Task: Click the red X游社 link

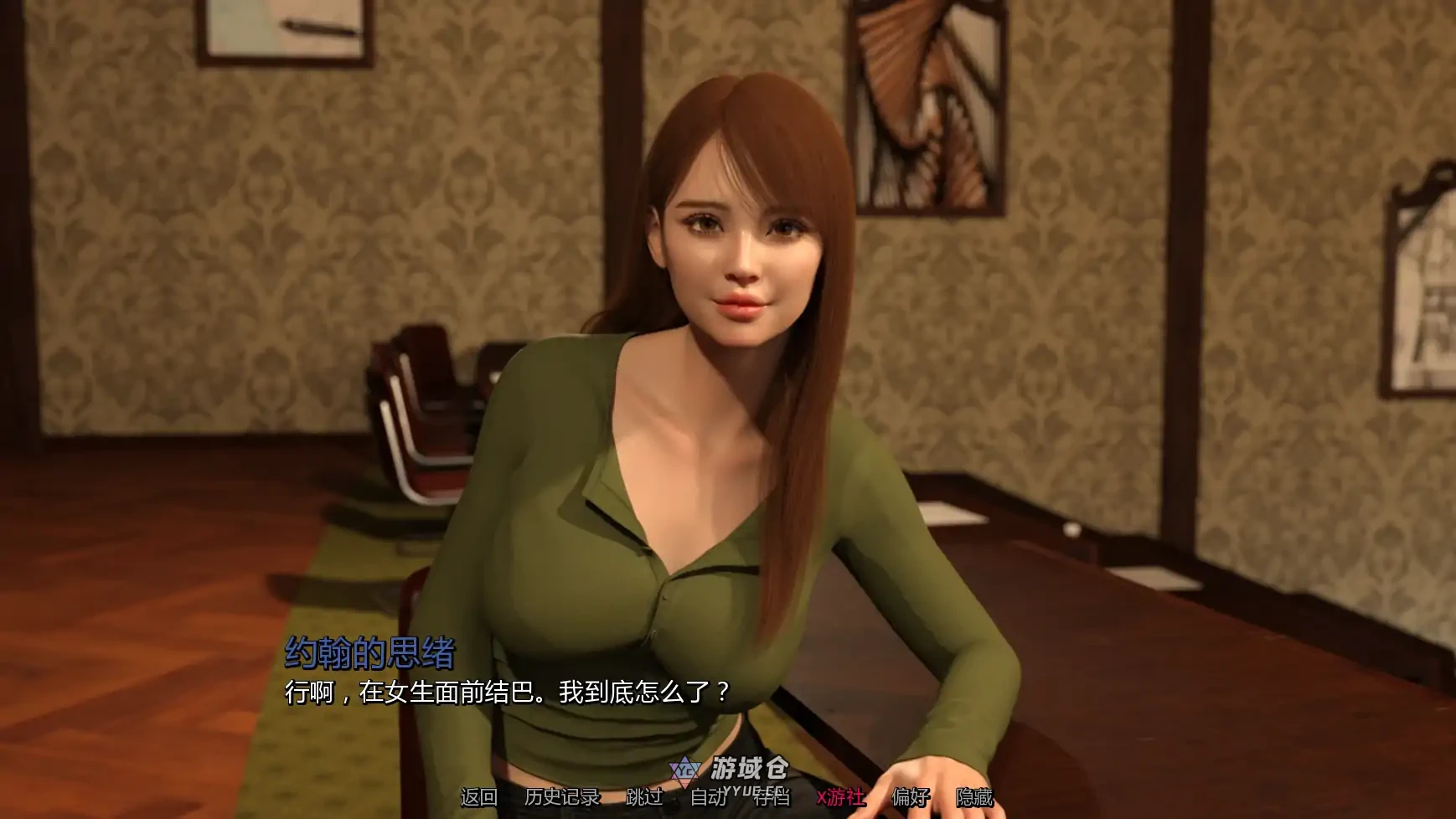Action: tap(840, 797)
